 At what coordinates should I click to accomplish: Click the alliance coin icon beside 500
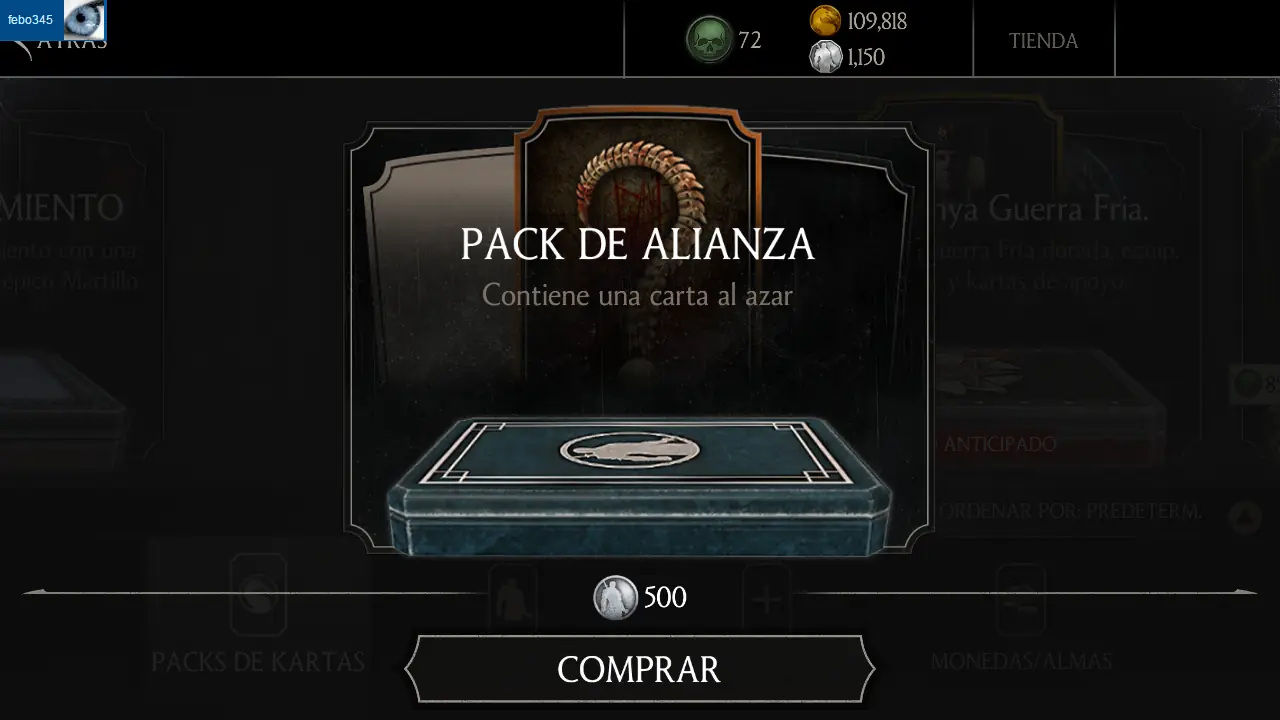(617, 597)
